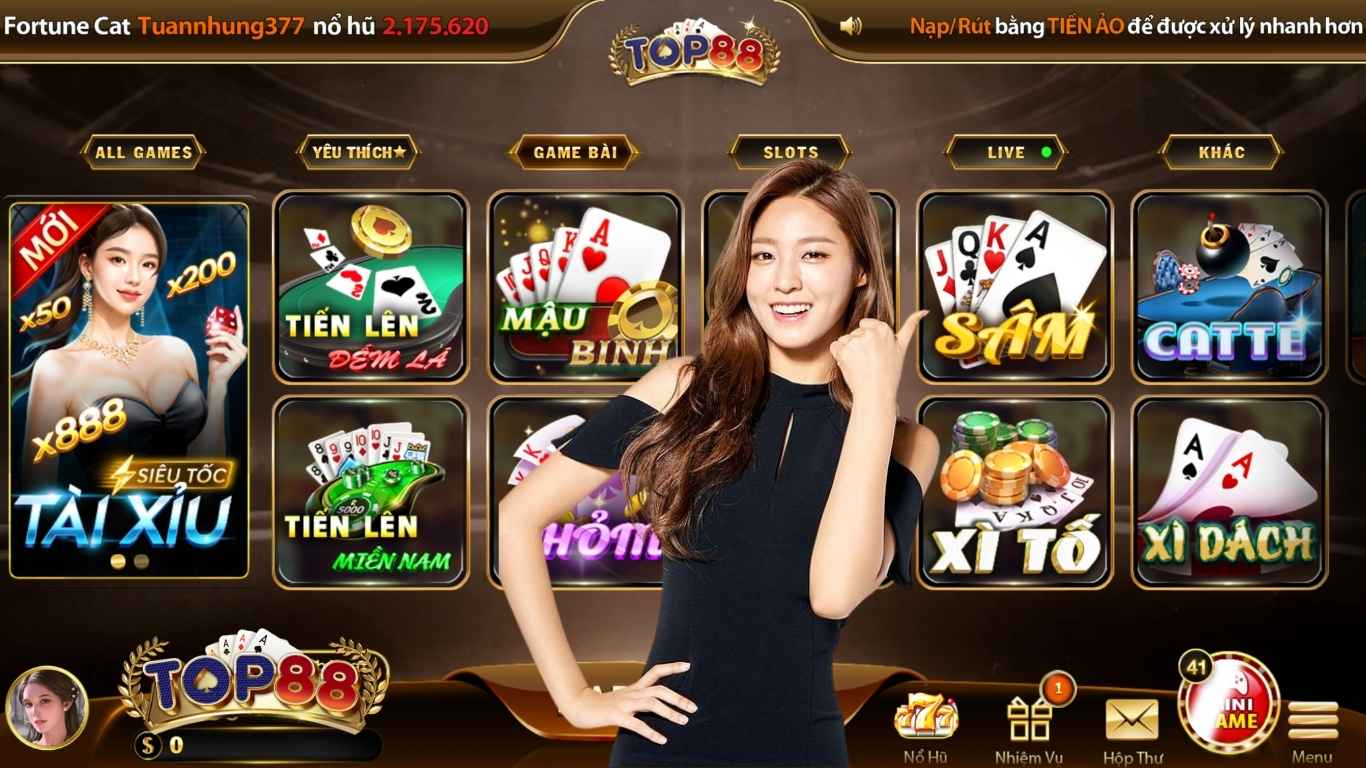The image size is (1366, 768).
Task: Open the Nhiệm Vụ gift missions icon
Action: (1030, 718)
